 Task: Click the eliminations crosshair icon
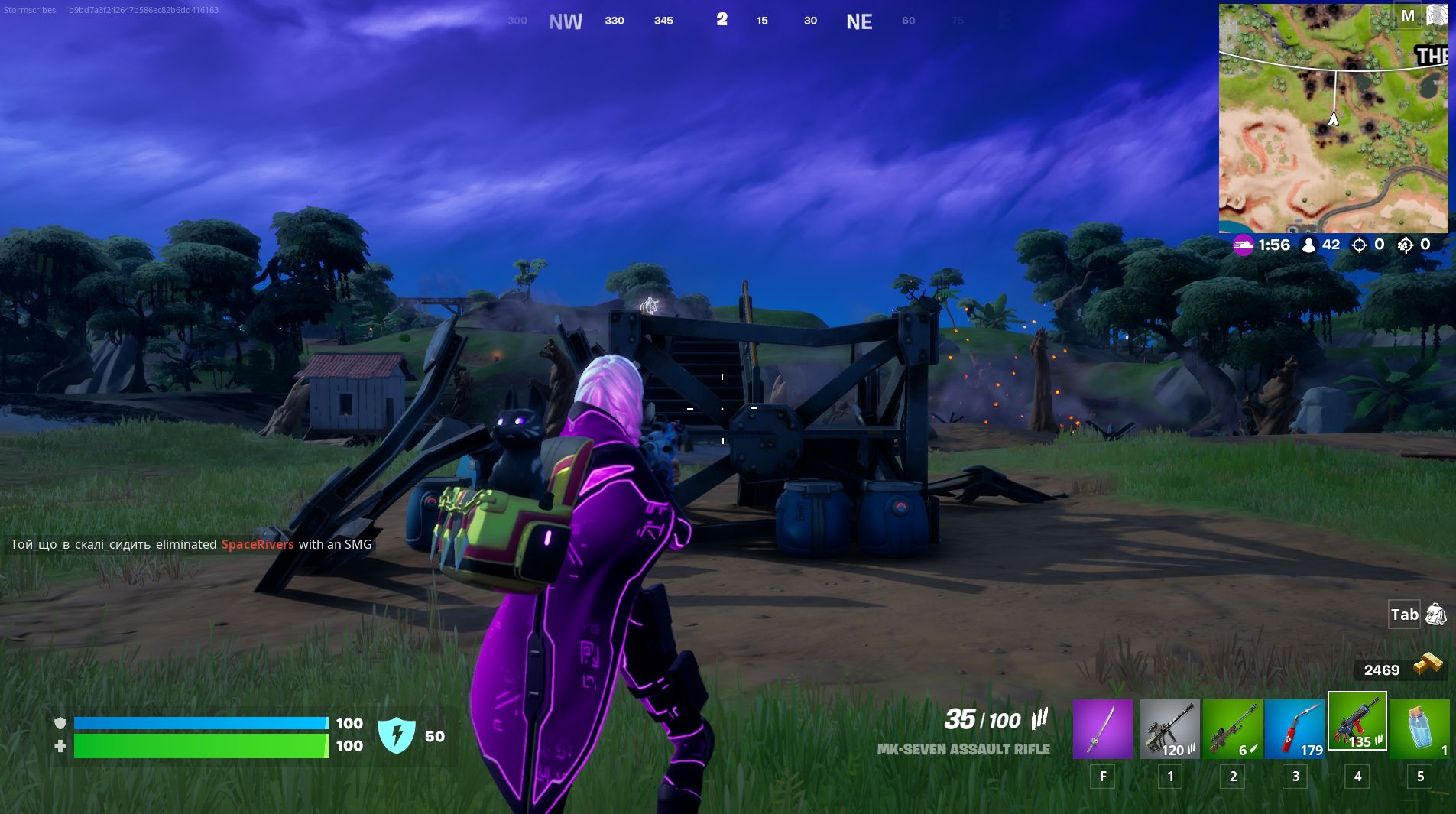[x=1358, y=245]
